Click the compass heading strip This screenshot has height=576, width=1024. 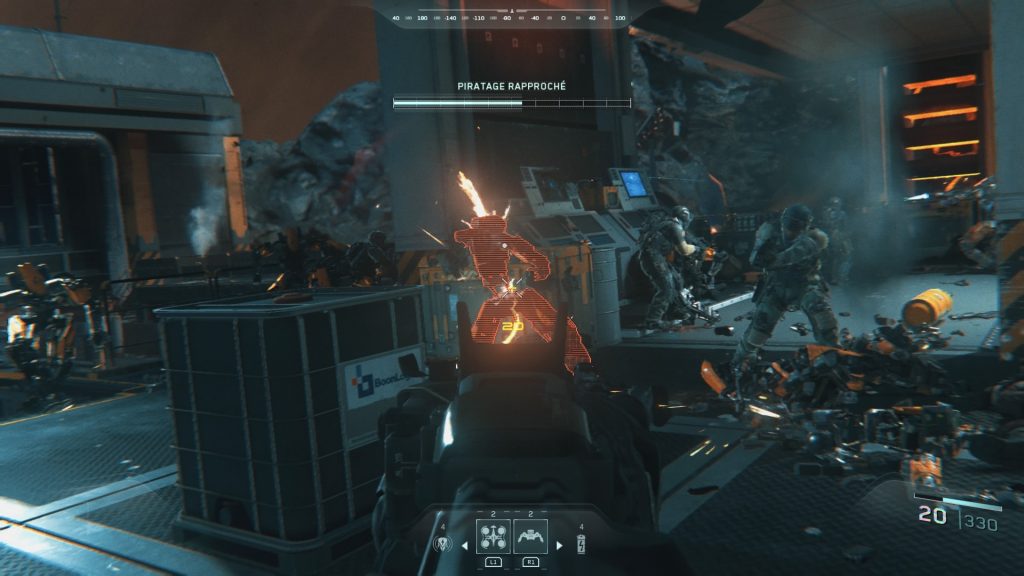pyautogui.click(x=510, y=17)
